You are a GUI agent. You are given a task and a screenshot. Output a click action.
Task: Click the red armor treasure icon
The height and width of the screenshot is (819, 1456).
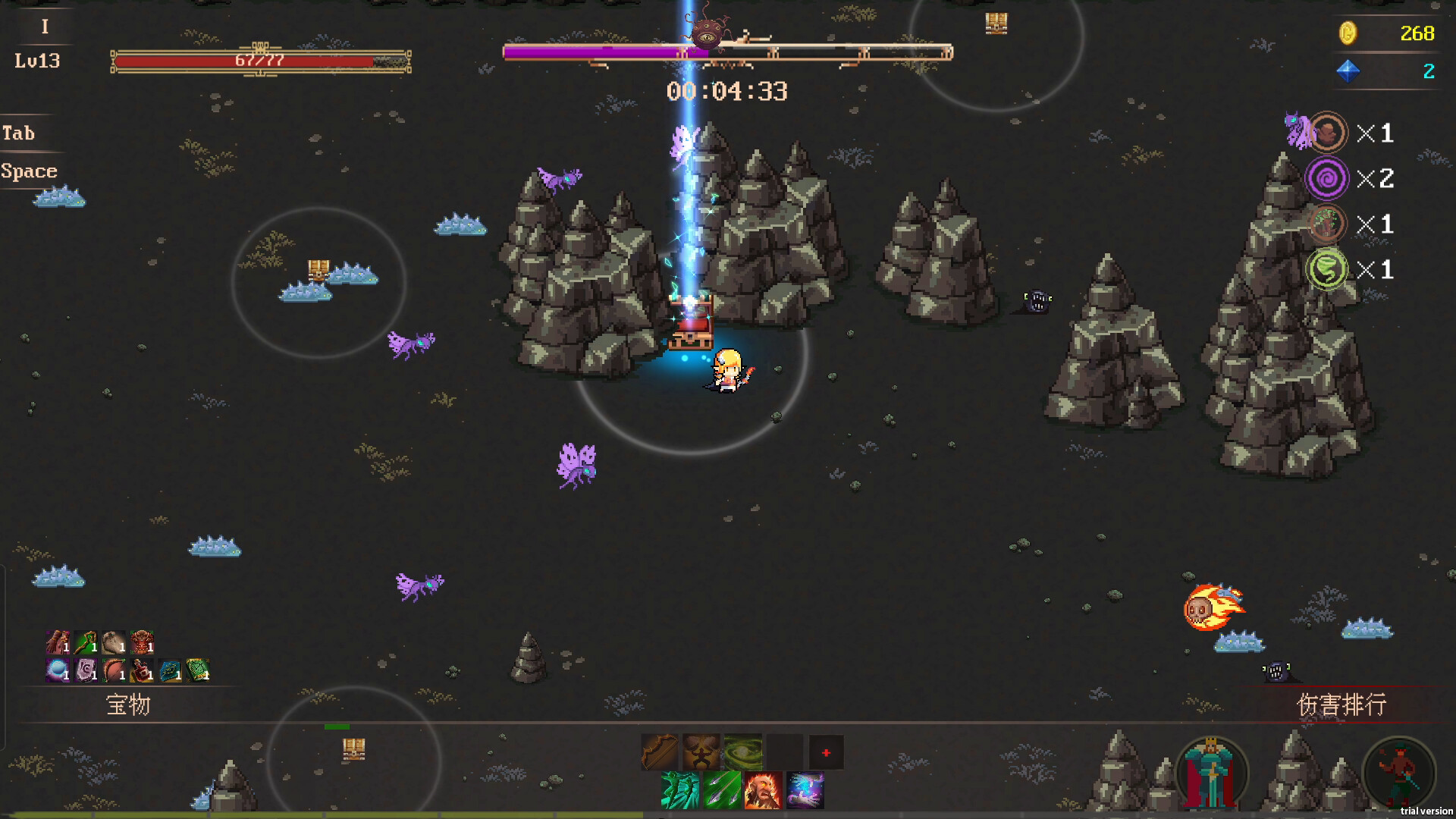click(142, 642)
